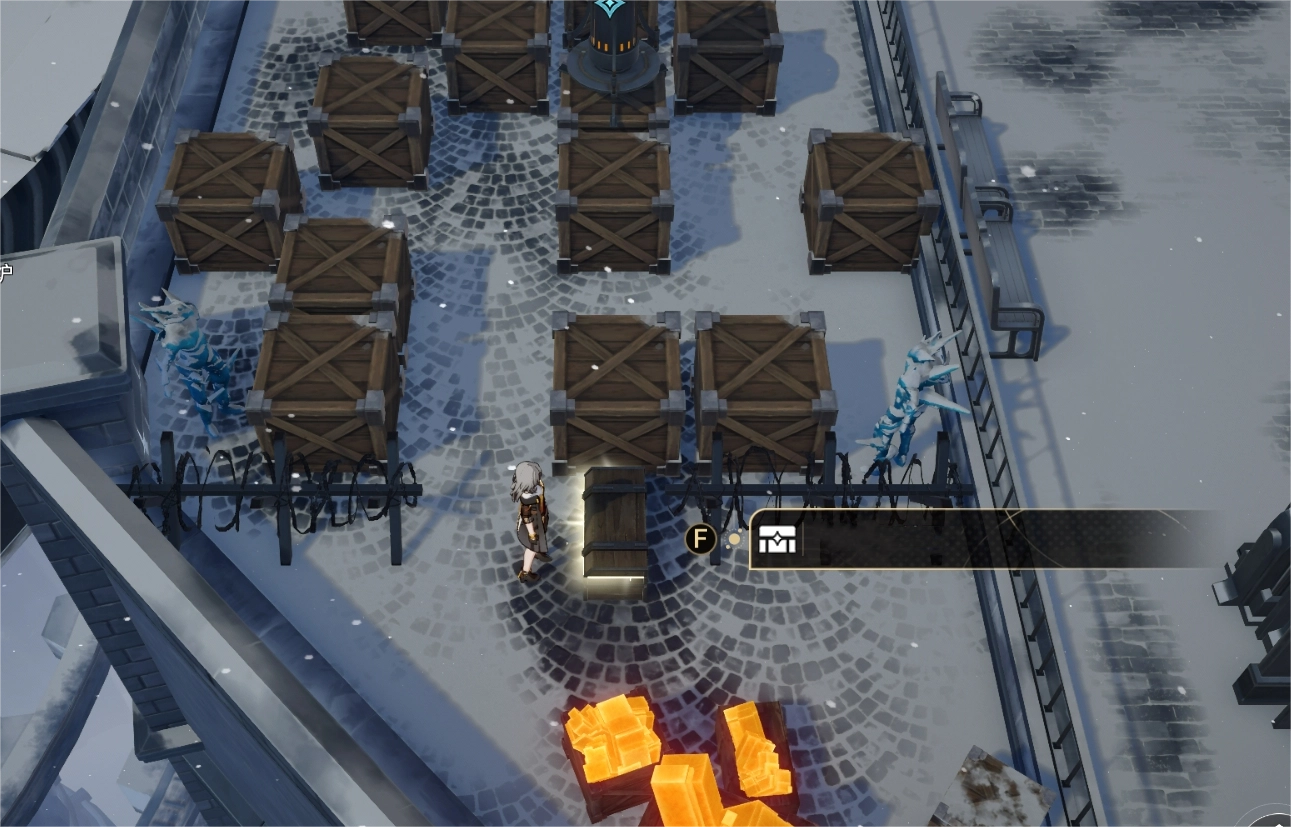Click the circular F key prompt

pos(701,538)
